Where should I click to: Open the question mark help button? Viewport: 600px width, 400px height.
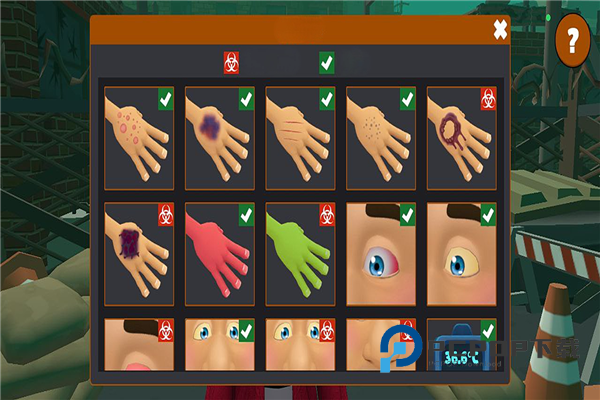point(573,41)
